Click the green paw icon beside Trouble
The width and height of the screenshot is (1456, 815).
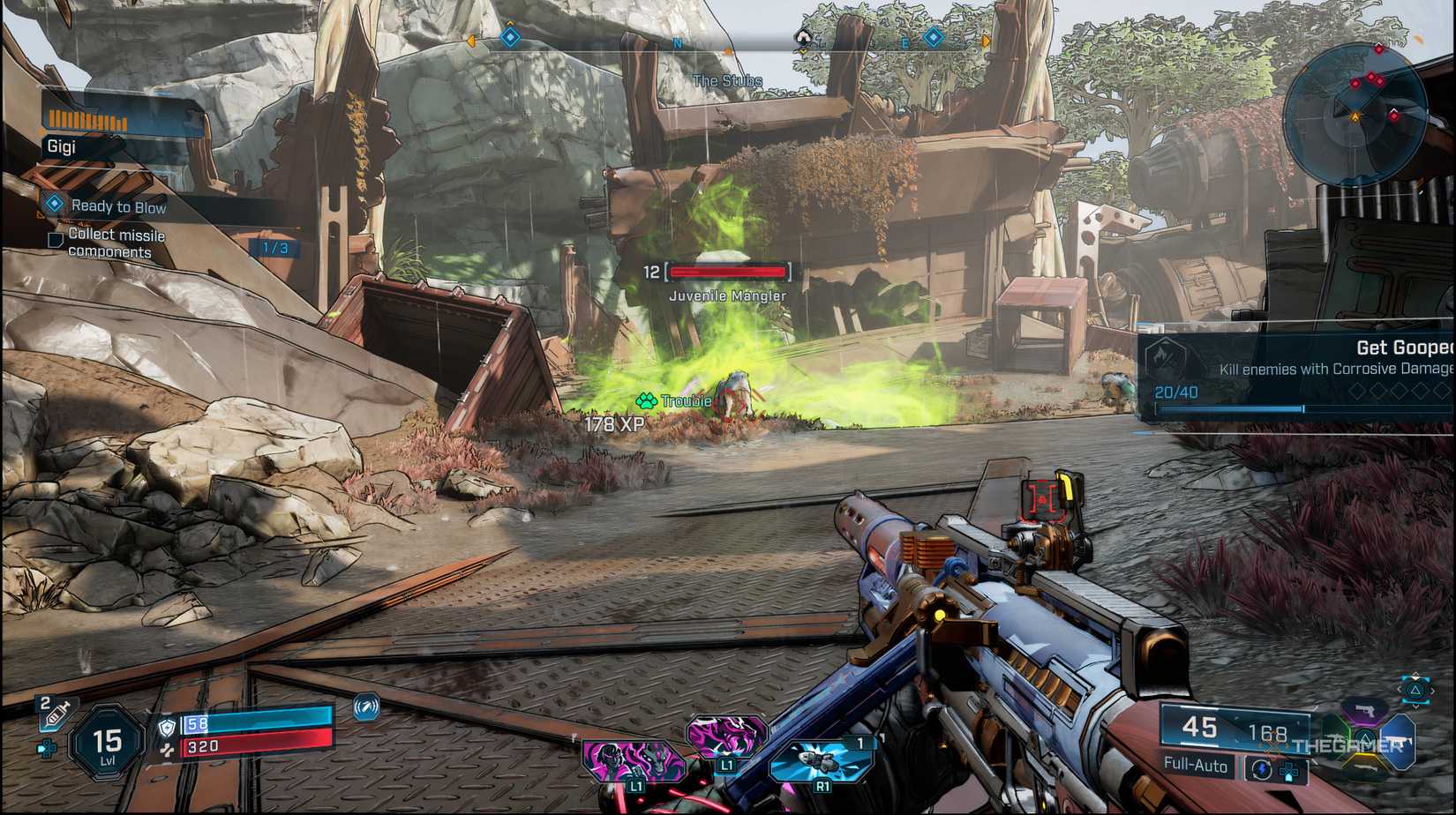click(x=647, y=400)
